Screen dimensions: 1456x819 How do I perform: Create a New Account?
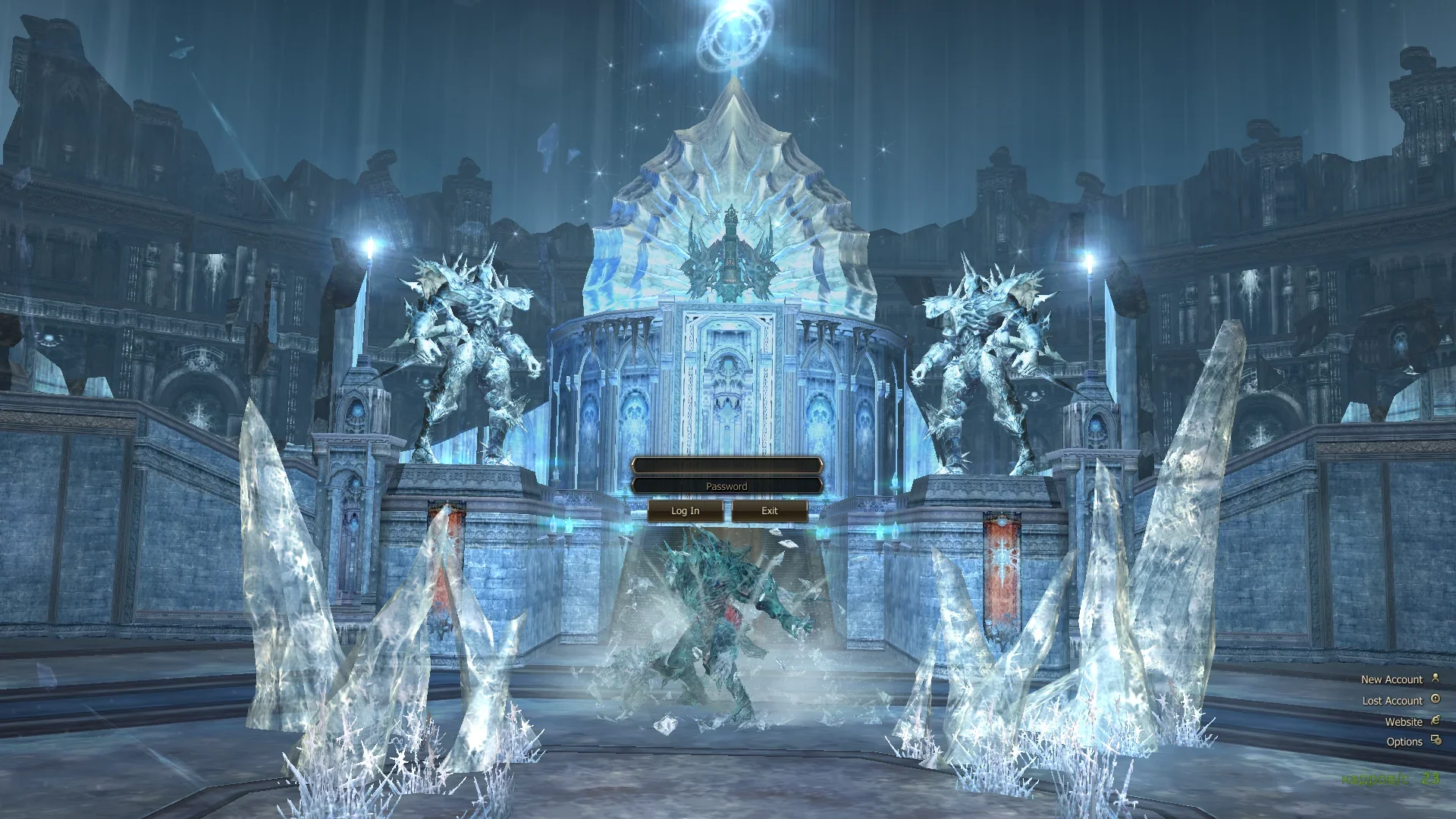pyautogui.click(x=1392, y=679)
